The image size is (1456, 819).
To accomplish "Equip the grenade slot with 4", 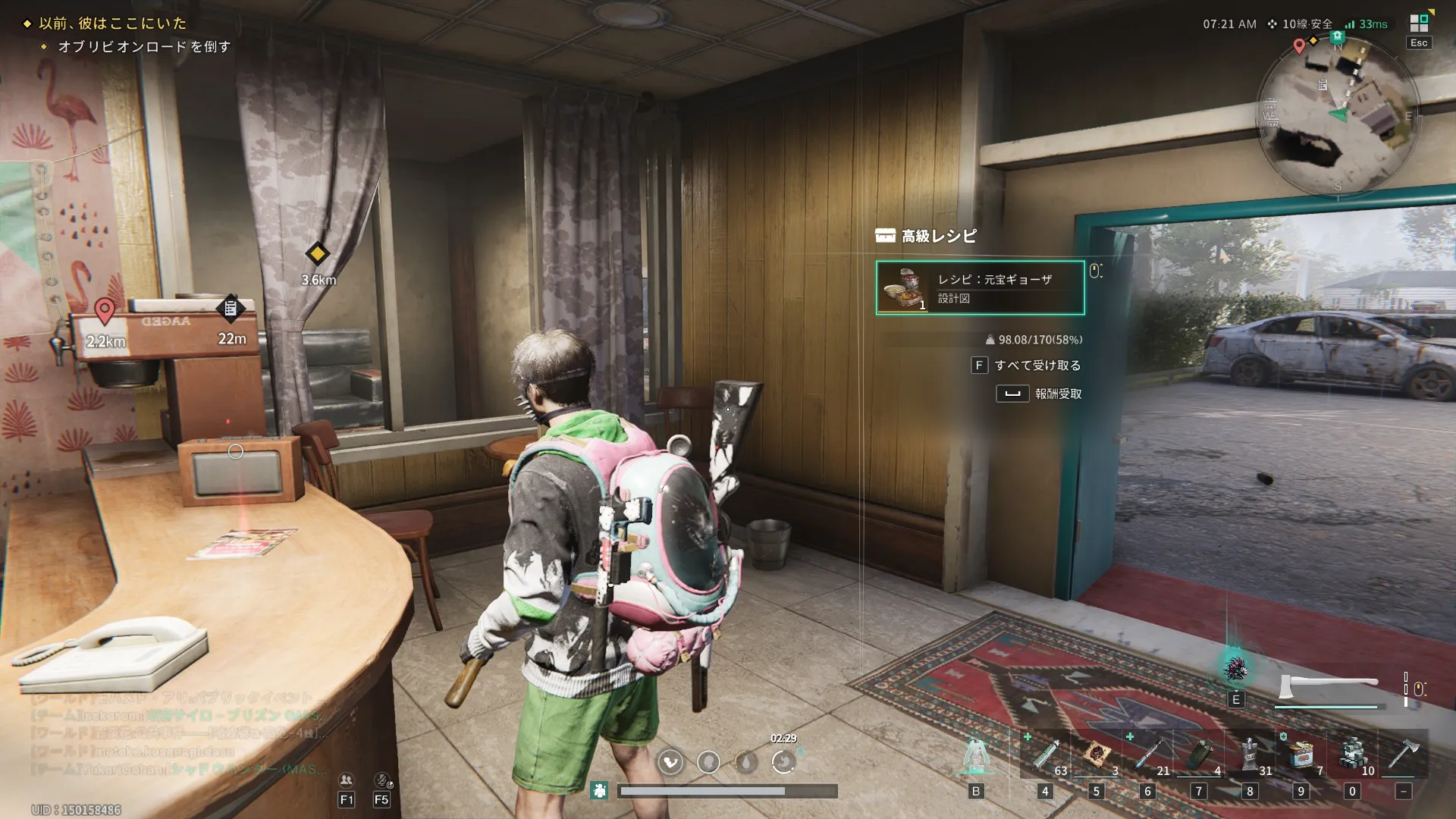I will (x=1199, y=755).
